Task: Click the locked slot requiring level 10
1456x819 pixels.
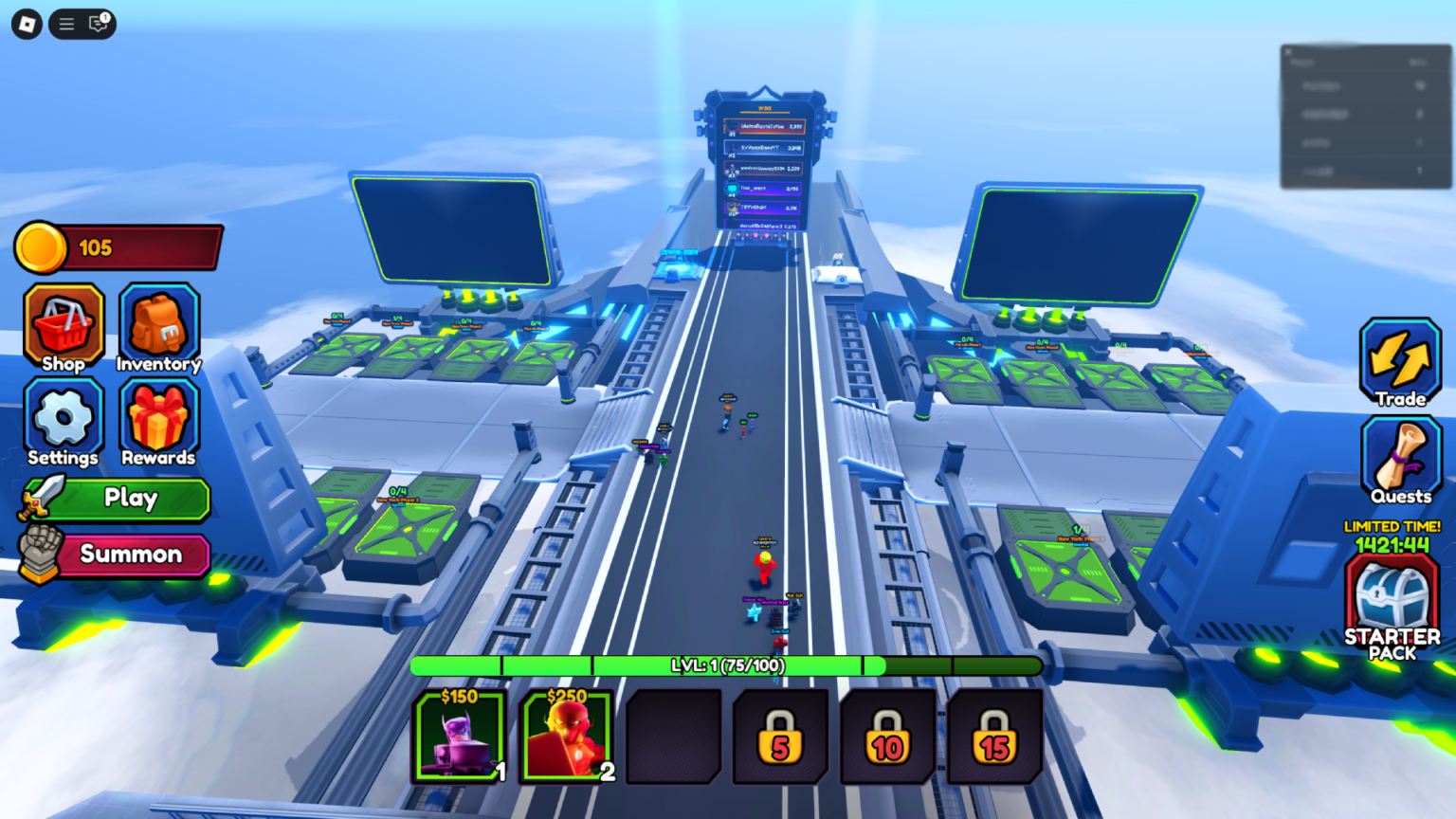Action: coord(887,736)
